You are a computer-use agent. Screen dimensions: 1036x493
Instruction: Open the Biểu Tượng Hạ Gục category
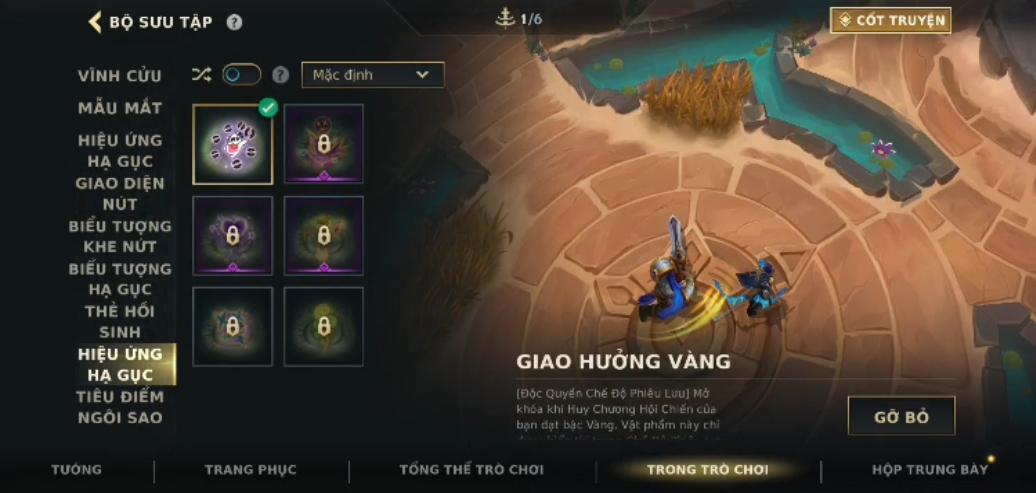pos(120,279)
